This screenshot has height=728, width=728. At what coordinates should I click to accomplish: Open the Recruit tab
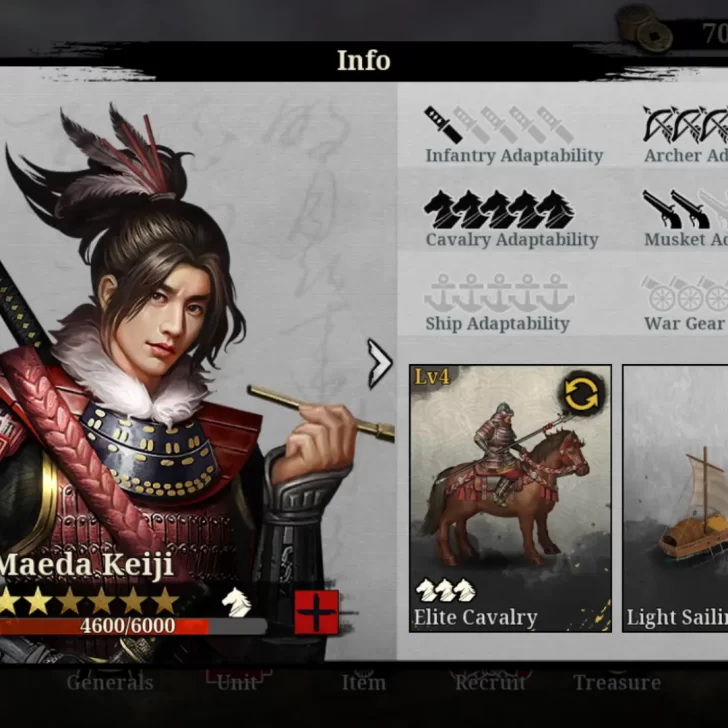pos(489,683)
